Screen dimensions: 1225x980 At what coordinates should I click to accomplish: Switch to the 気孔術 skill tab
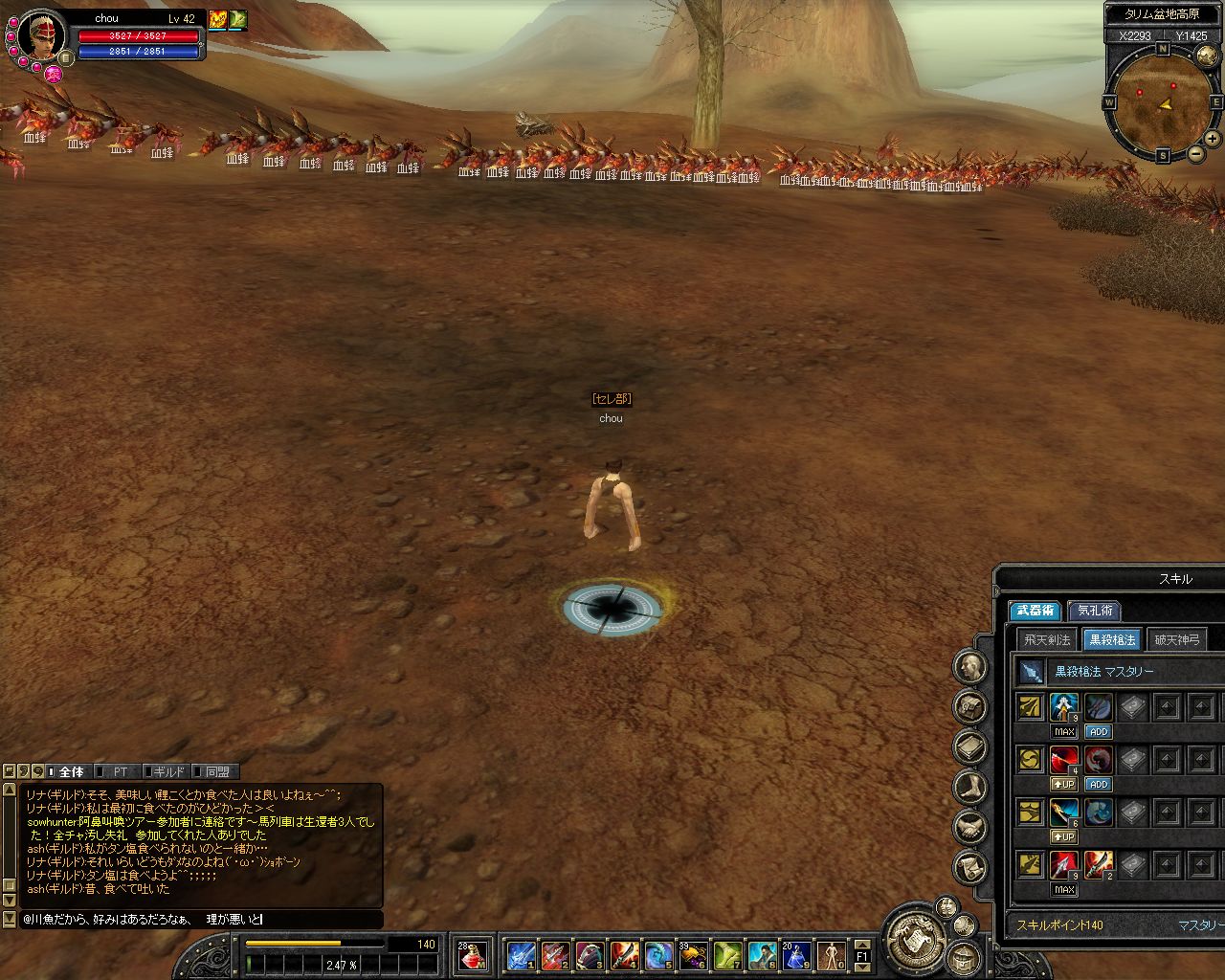pyautogui.click(x=1095, y=611)
